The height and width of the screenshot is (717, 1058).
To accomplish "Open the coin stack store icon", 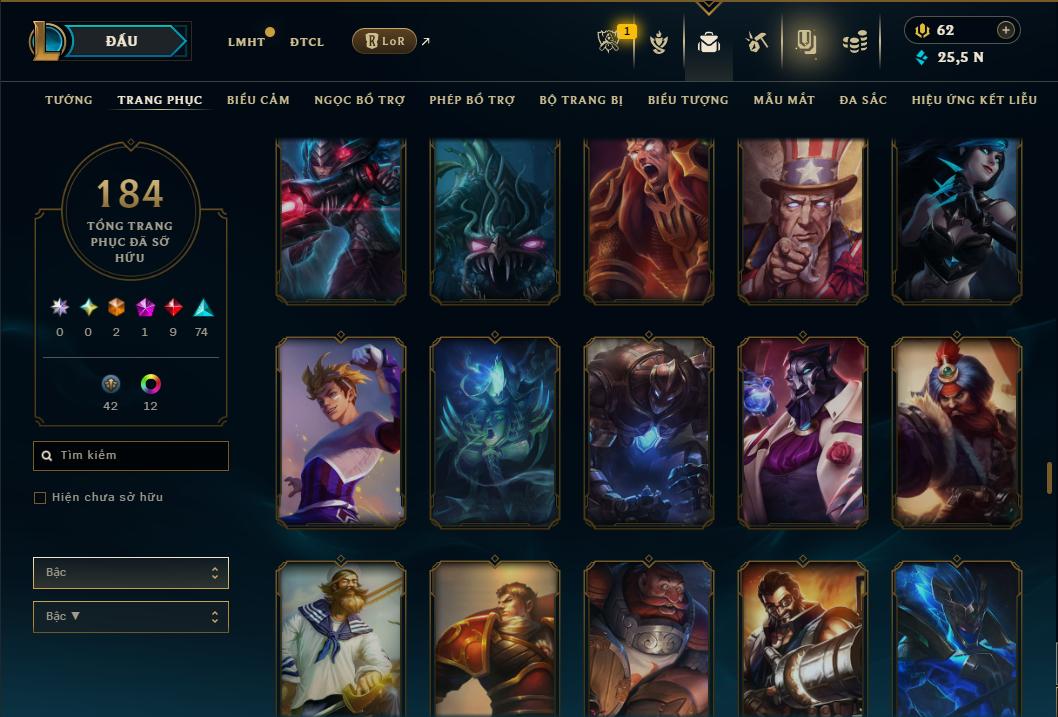I will pyautogui.click(x=854, y=42).
